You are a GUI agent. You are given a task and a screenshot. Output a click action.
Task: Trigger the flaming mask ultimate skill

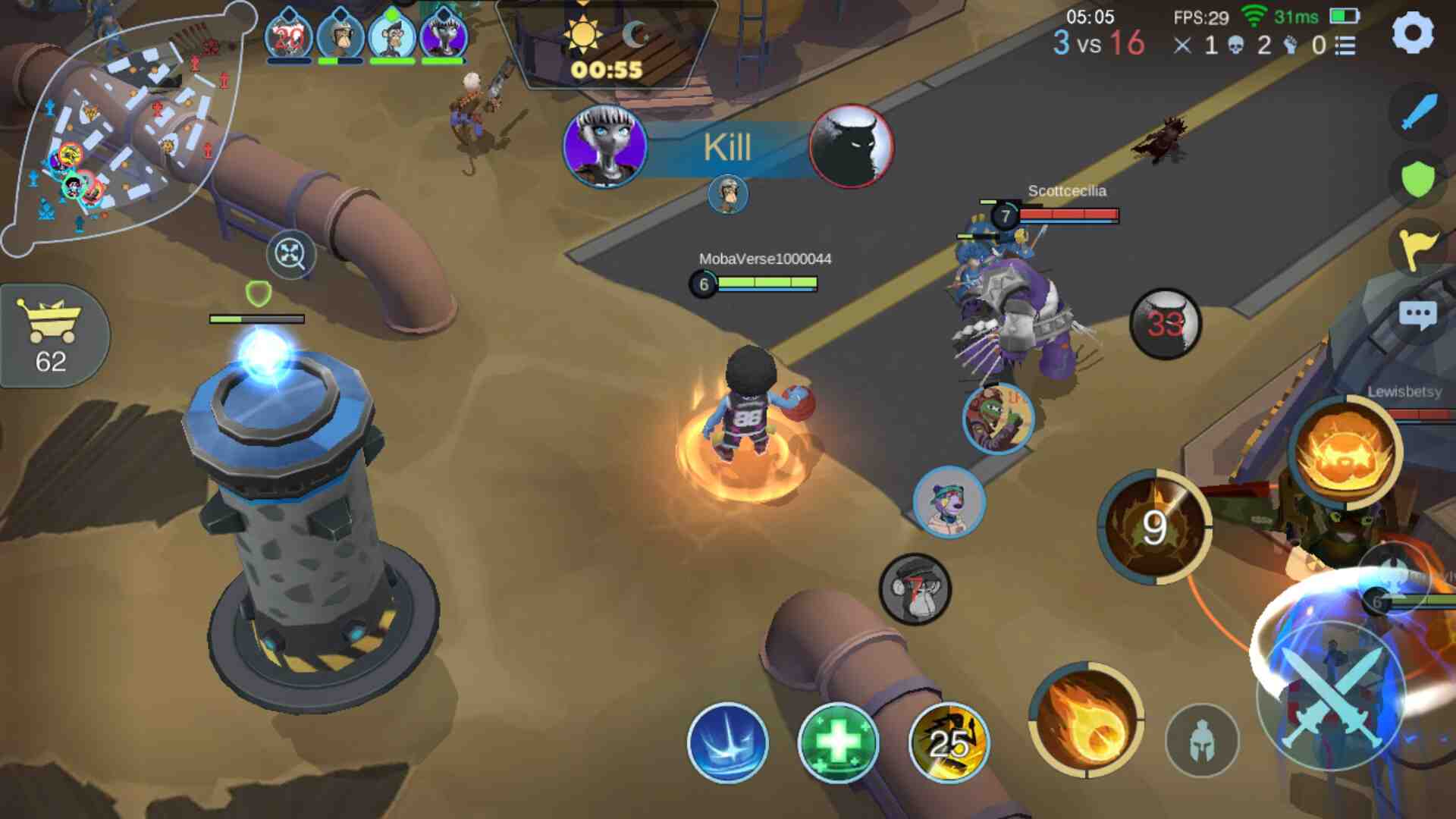(x=1345, y=453)
